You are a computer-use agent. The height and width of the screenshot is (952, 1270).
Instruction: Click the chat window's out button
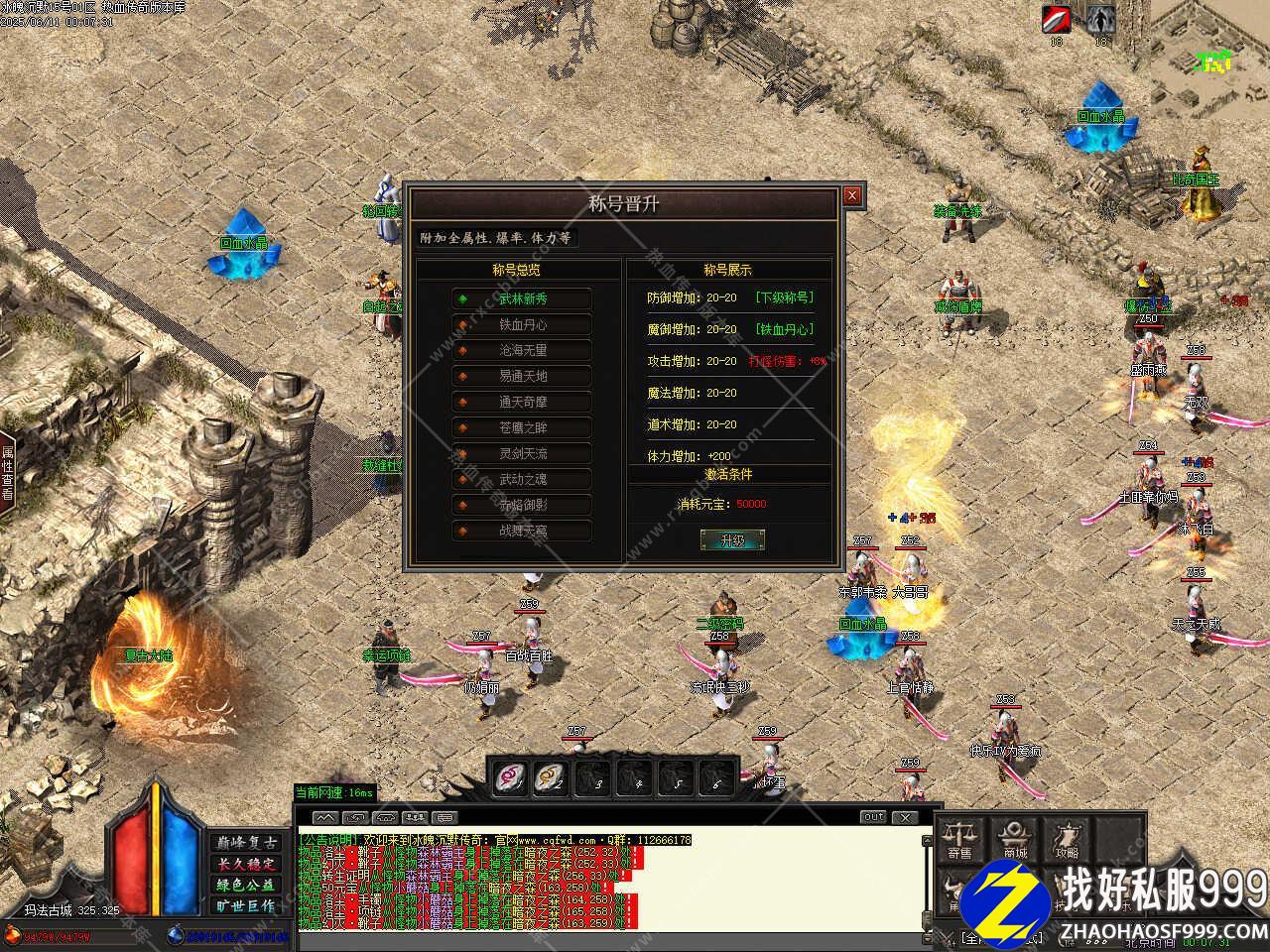873,817
